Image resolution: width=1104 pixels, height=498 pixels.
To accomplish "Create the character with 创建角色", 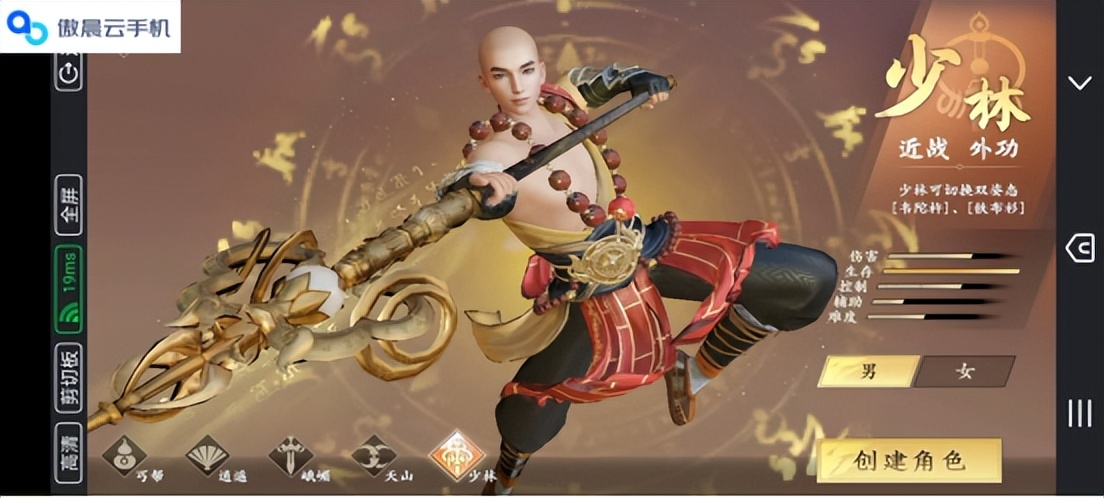I will tap(909, 460).
